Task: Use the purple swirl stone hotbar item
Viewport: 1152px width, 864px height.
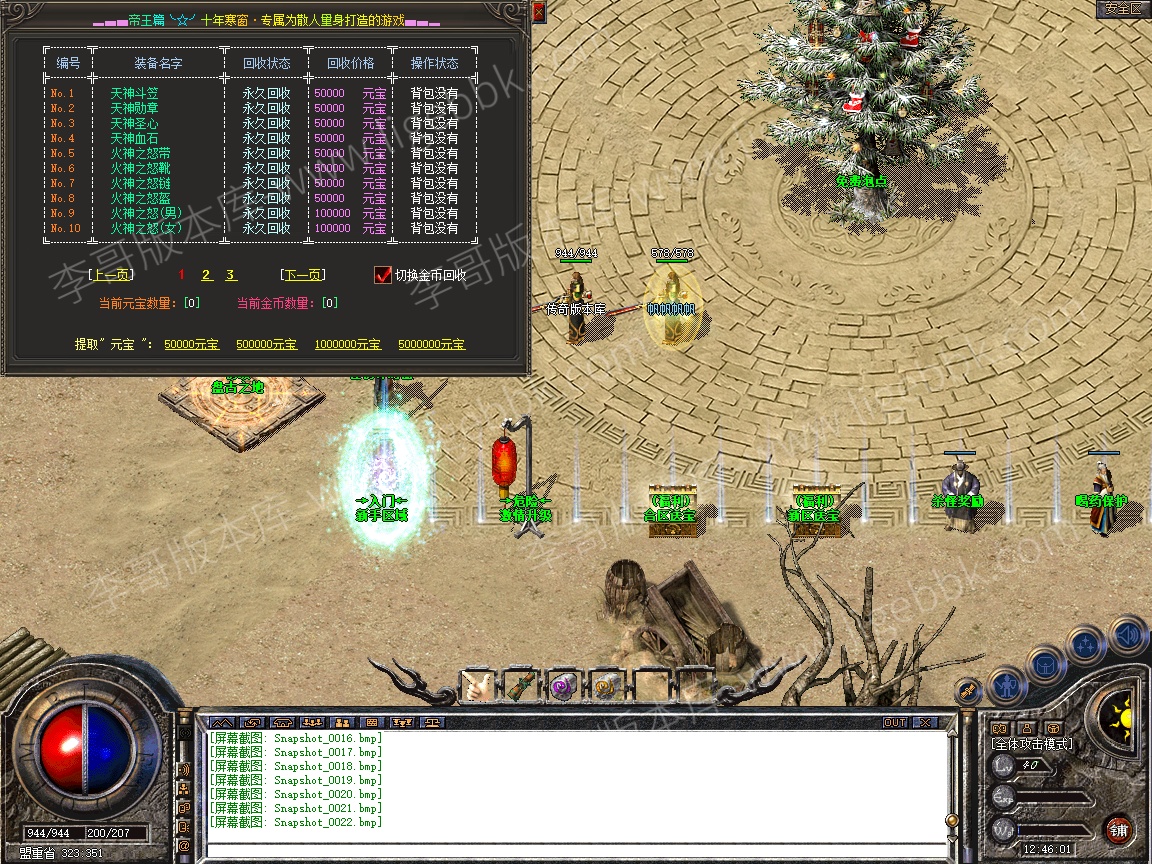Action: click(562, 686)
